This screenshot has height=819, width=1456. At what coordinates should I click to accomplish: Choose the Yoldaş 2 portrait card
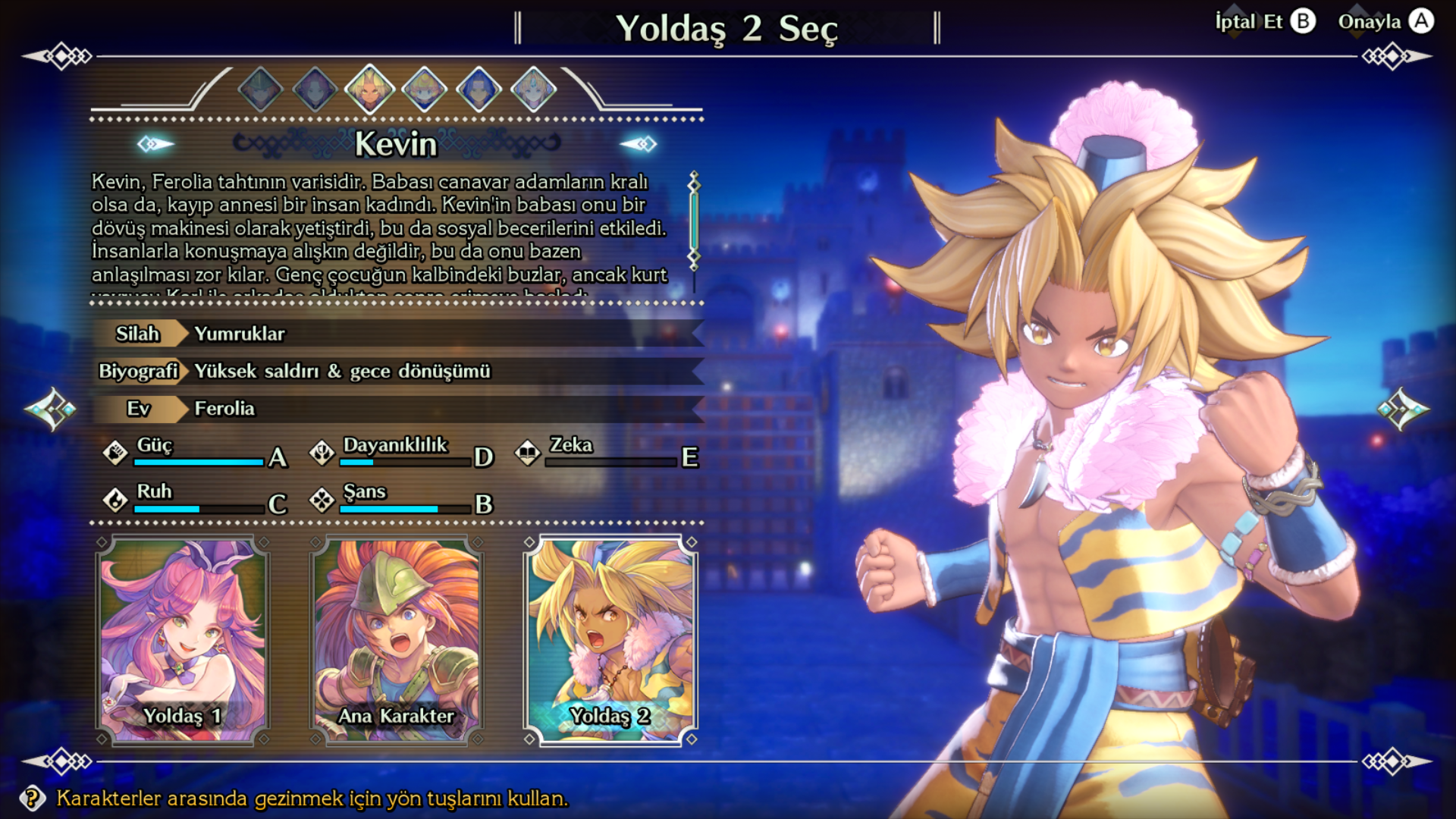coord(610,641)
